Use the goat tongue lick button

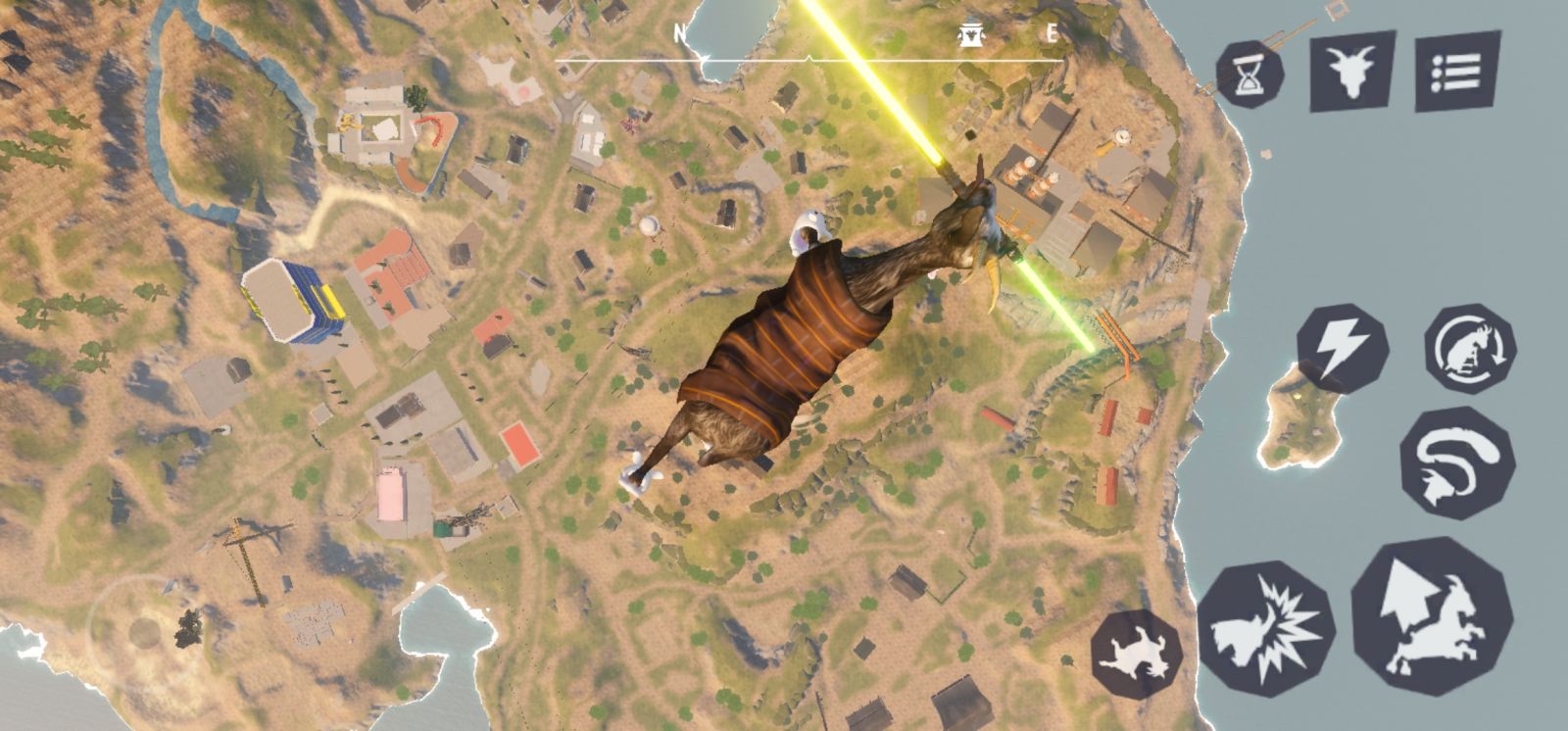coord(1457,463)
